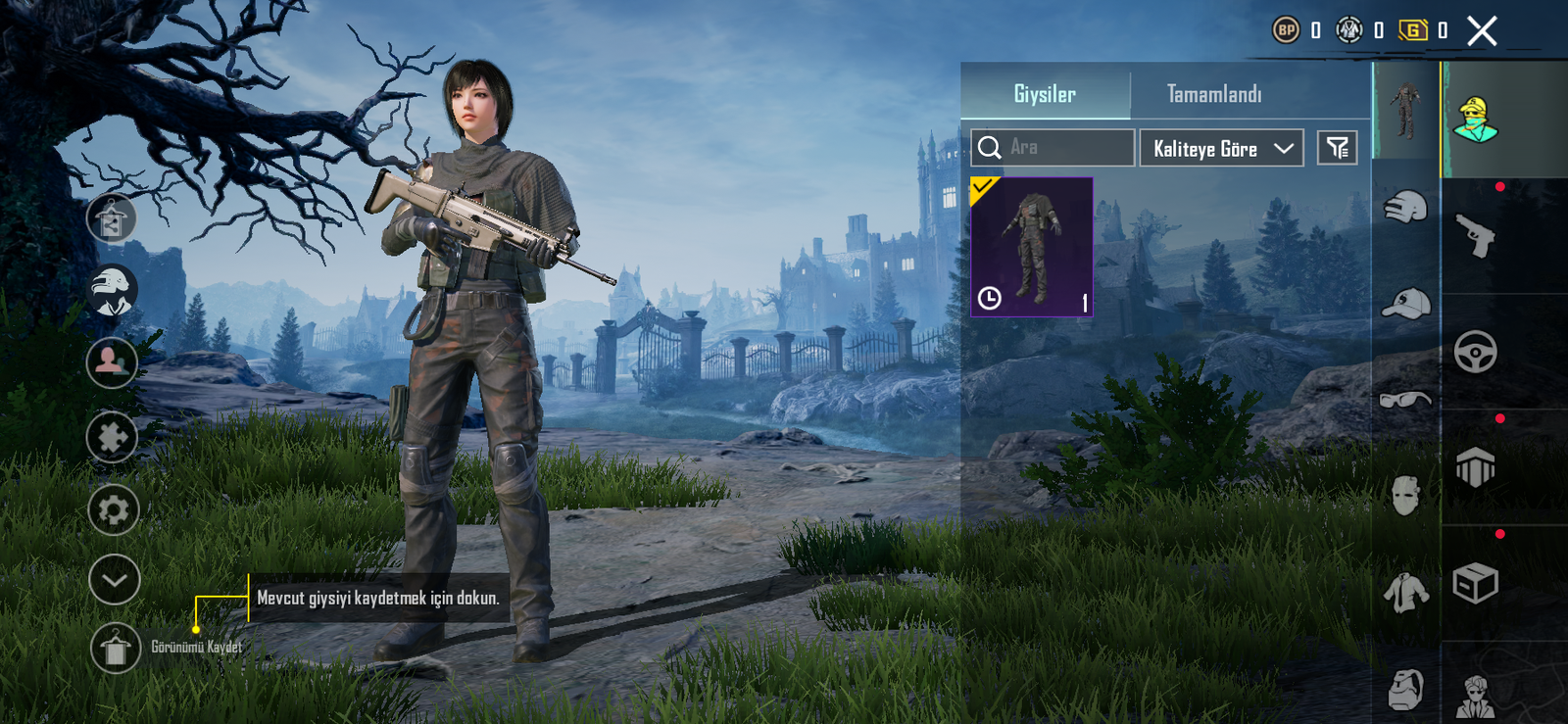Open the steering wheel vehicle section
The height and width of the screenshot is (724, 1568).
[1476, 352]
